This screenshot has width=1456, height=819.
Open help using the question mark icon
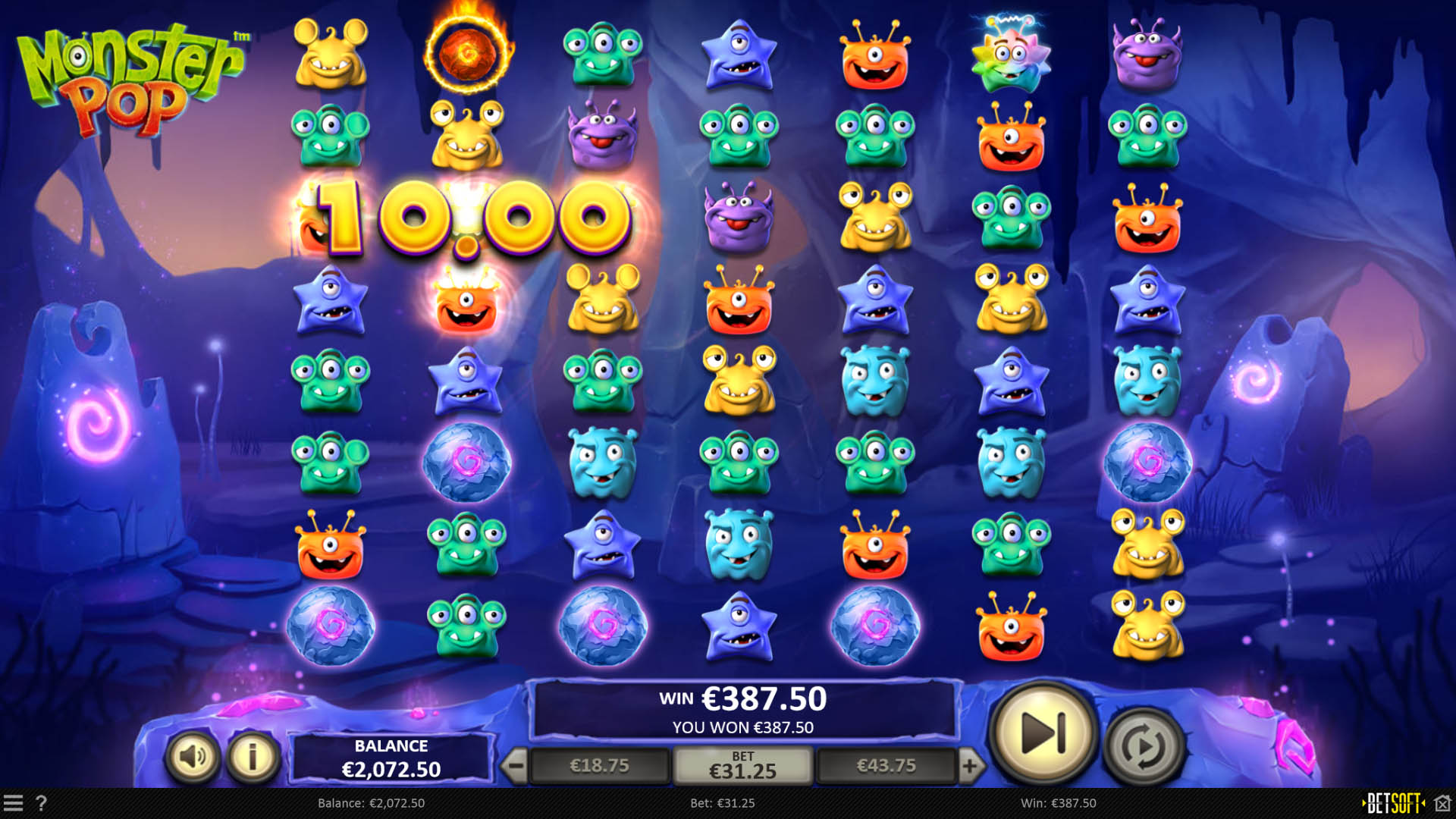click(x=42, y=804)
